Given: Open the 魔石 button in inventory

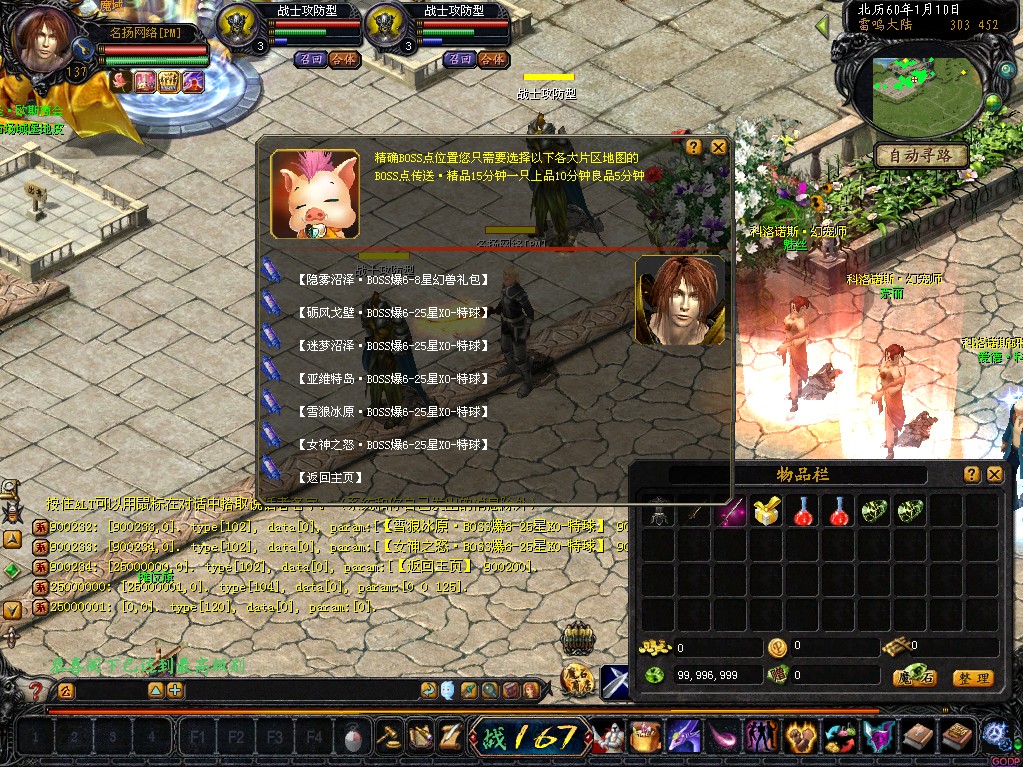Looking at the screenshot, I should click(x=914, y=678).
